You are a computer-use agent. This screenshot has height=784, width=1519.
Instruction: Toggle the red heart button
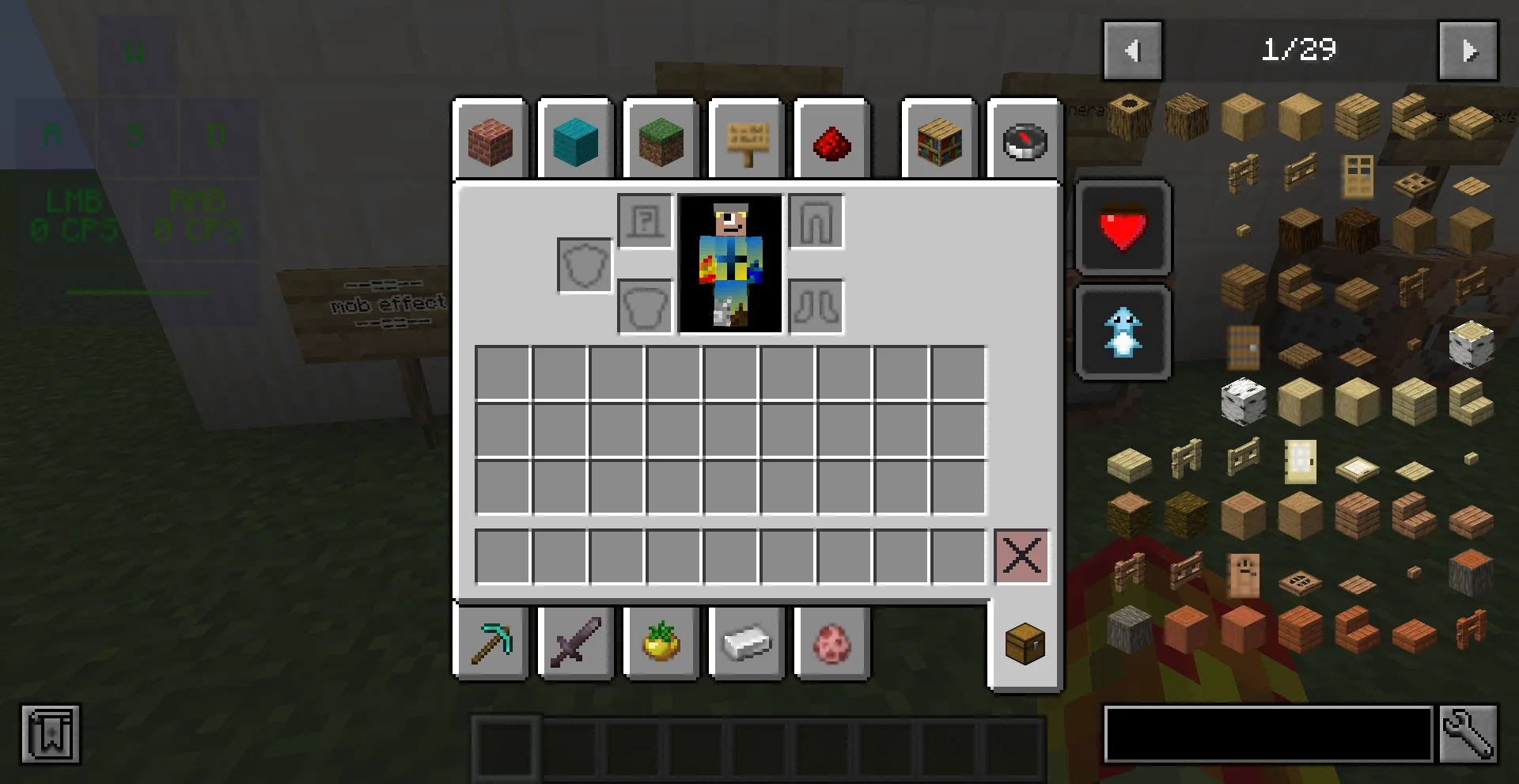coord(1123,228)
